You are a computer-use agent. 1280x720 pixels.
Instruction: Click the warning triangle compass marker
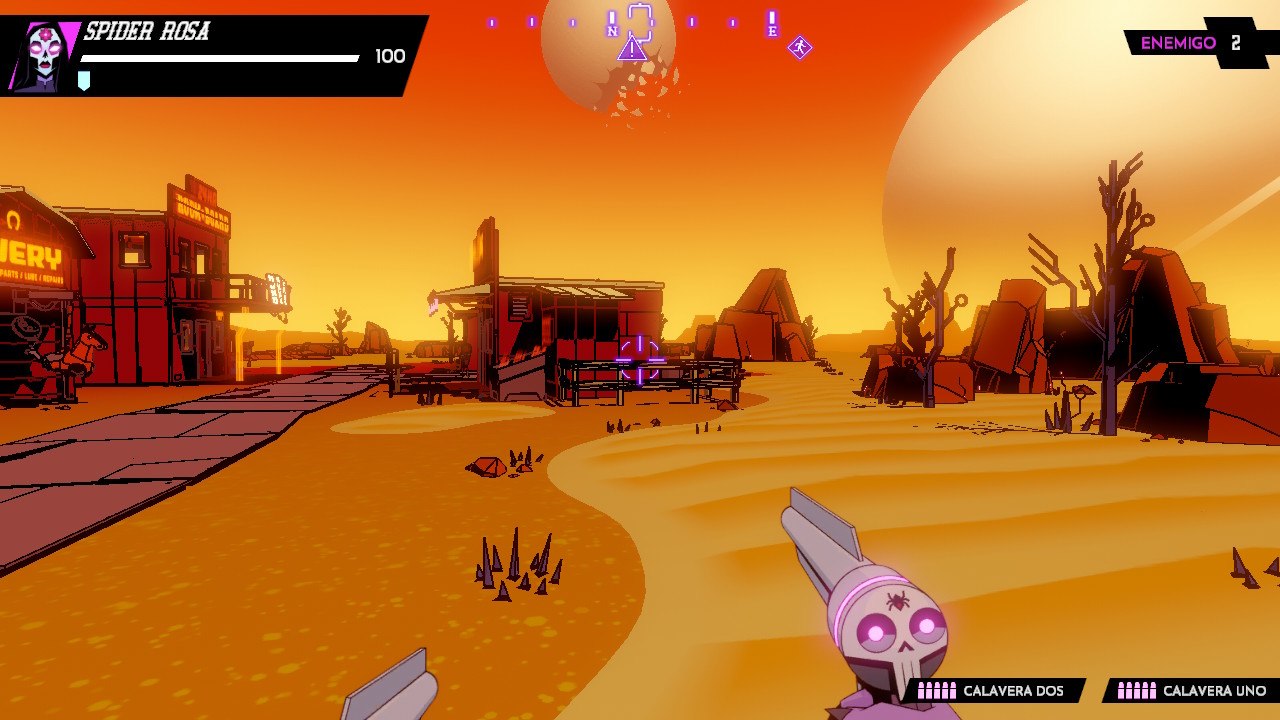click(632, 48)
